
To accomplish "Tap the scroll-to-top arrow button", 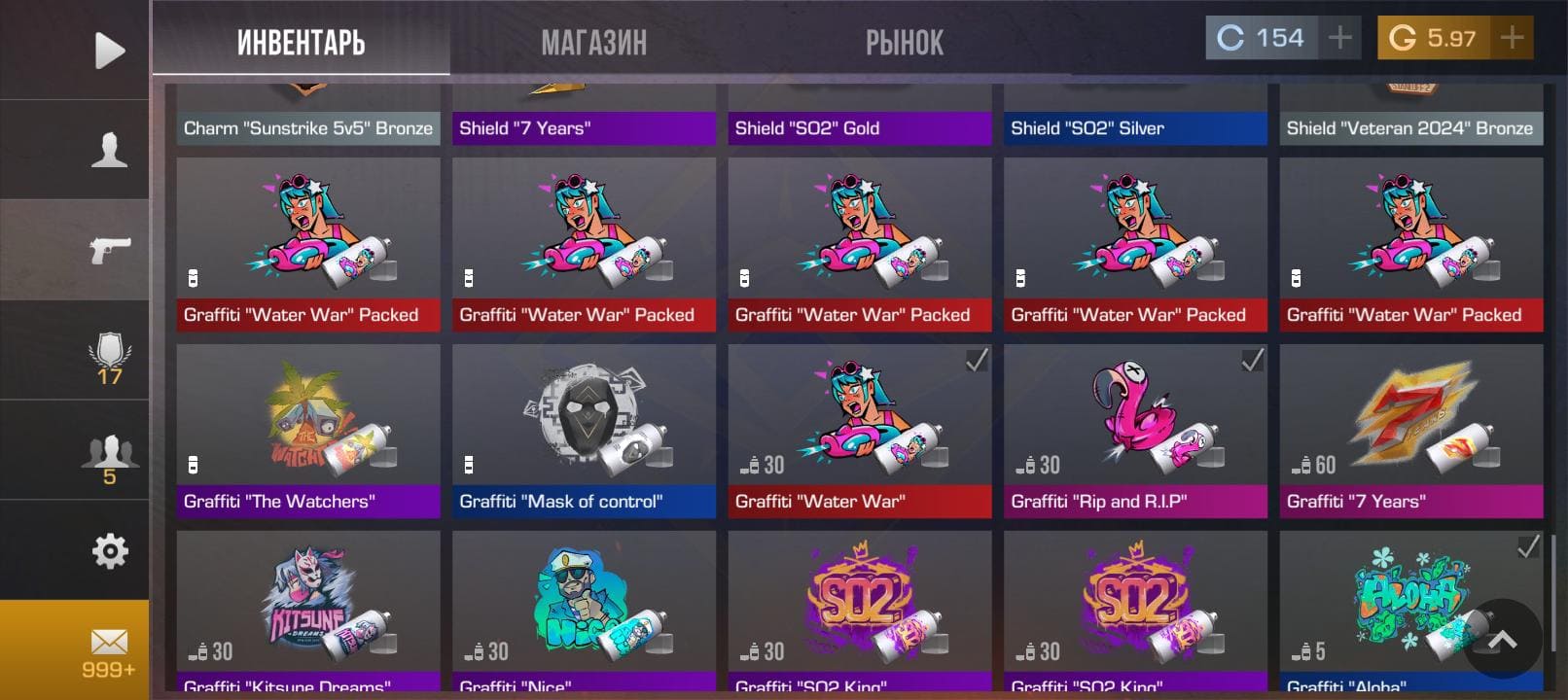I will pyautogui.click(x=1503, y=639).
